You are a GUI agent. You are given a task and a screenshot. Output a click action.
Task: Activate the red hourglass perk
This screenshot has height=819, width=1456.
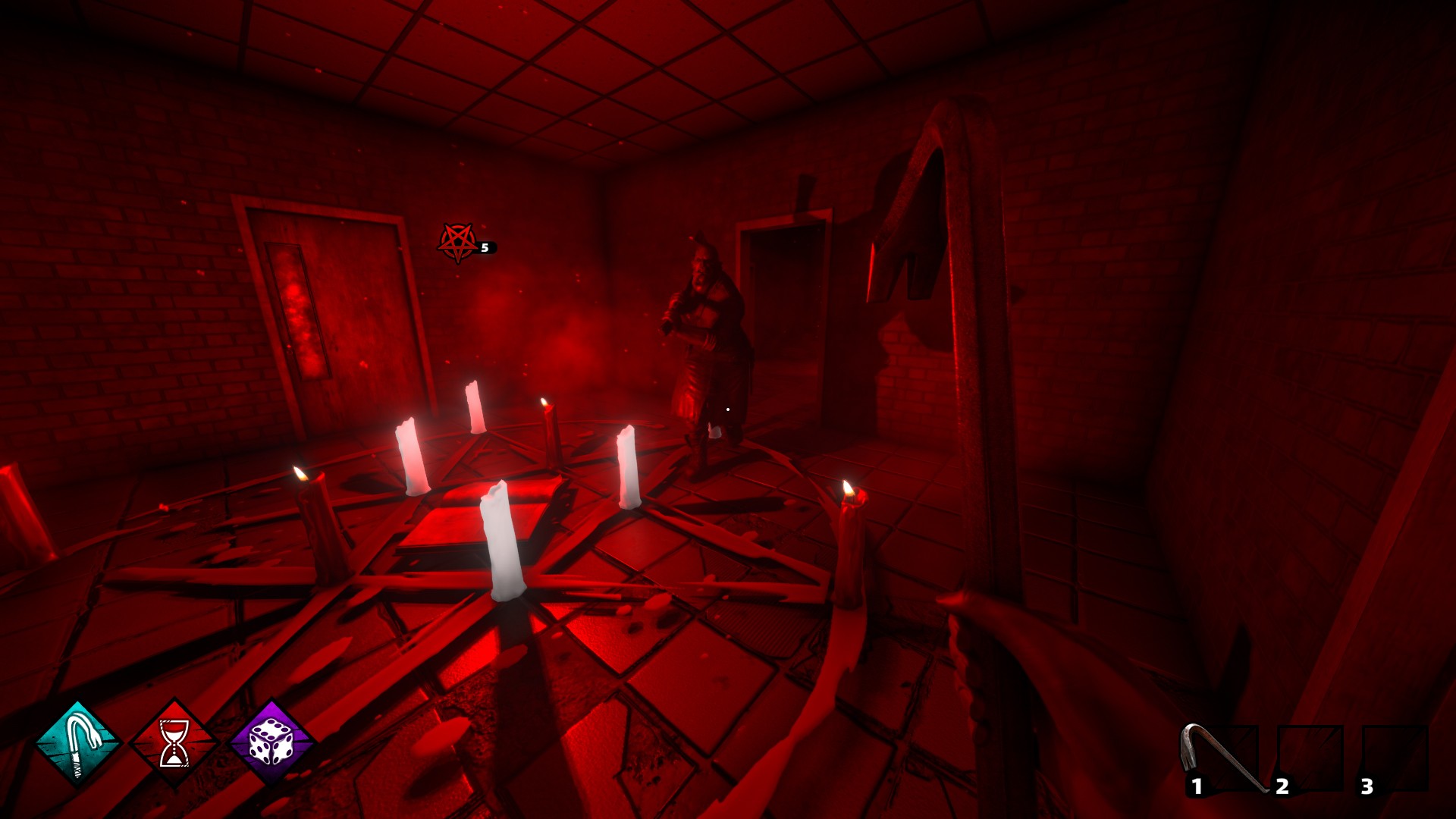(174, 743)
